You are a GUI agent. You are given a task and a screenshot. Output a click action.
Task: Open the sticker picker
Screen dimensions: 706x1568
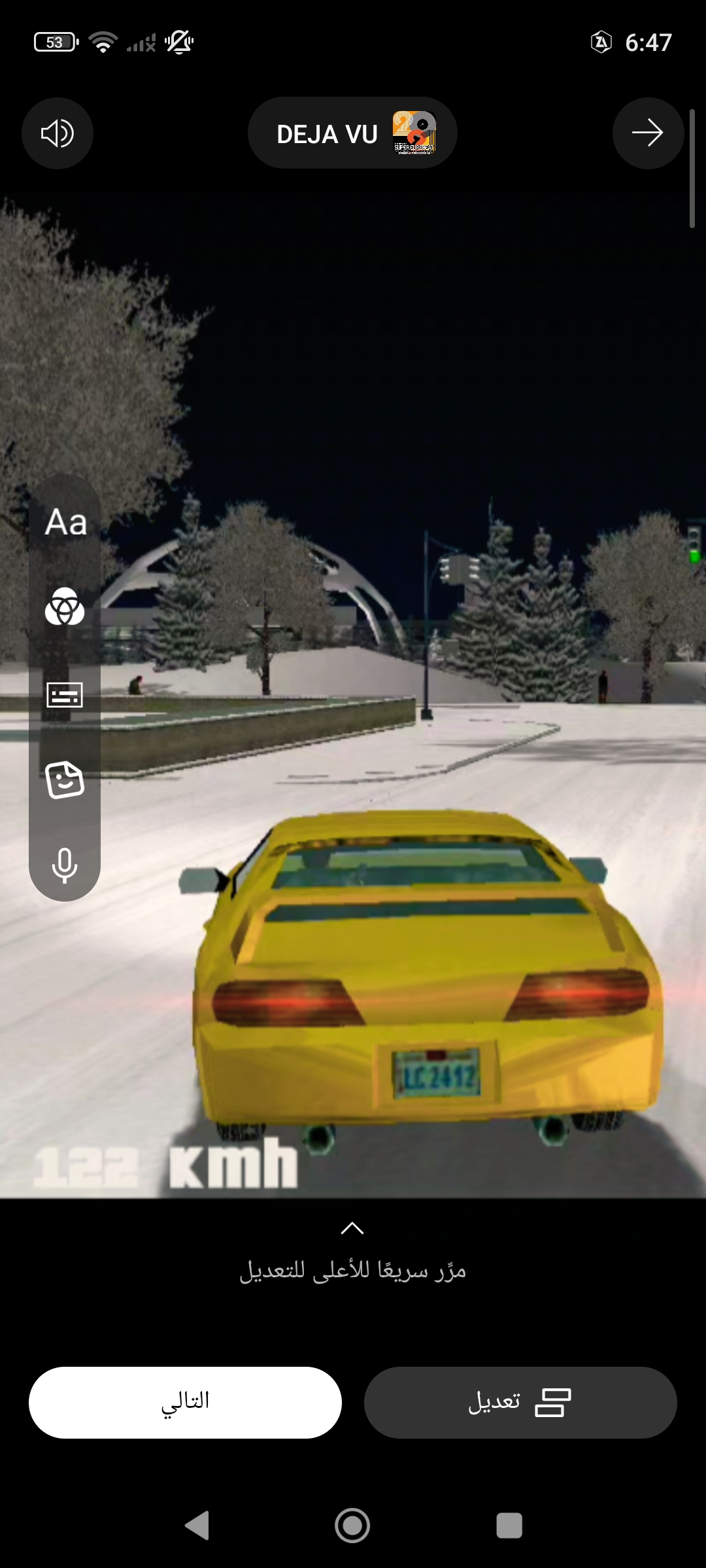65,780
